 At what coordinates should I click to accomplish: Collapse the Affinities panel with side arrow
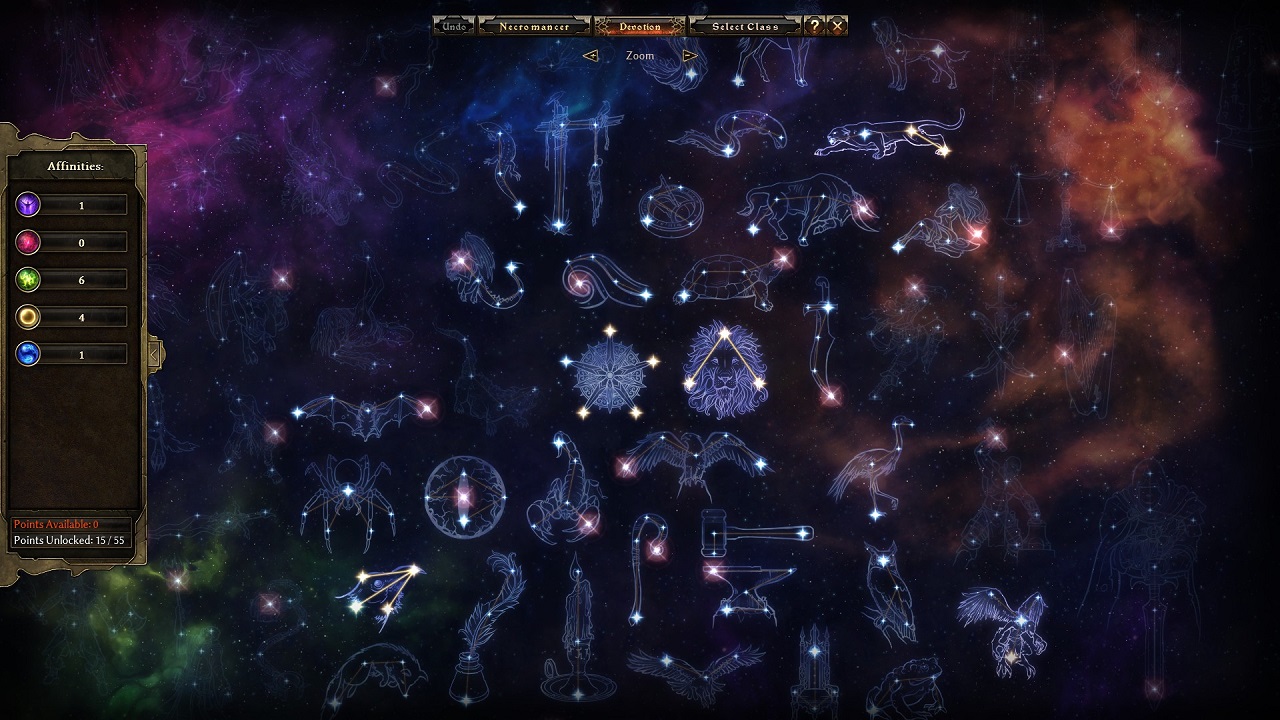point(155,353)
